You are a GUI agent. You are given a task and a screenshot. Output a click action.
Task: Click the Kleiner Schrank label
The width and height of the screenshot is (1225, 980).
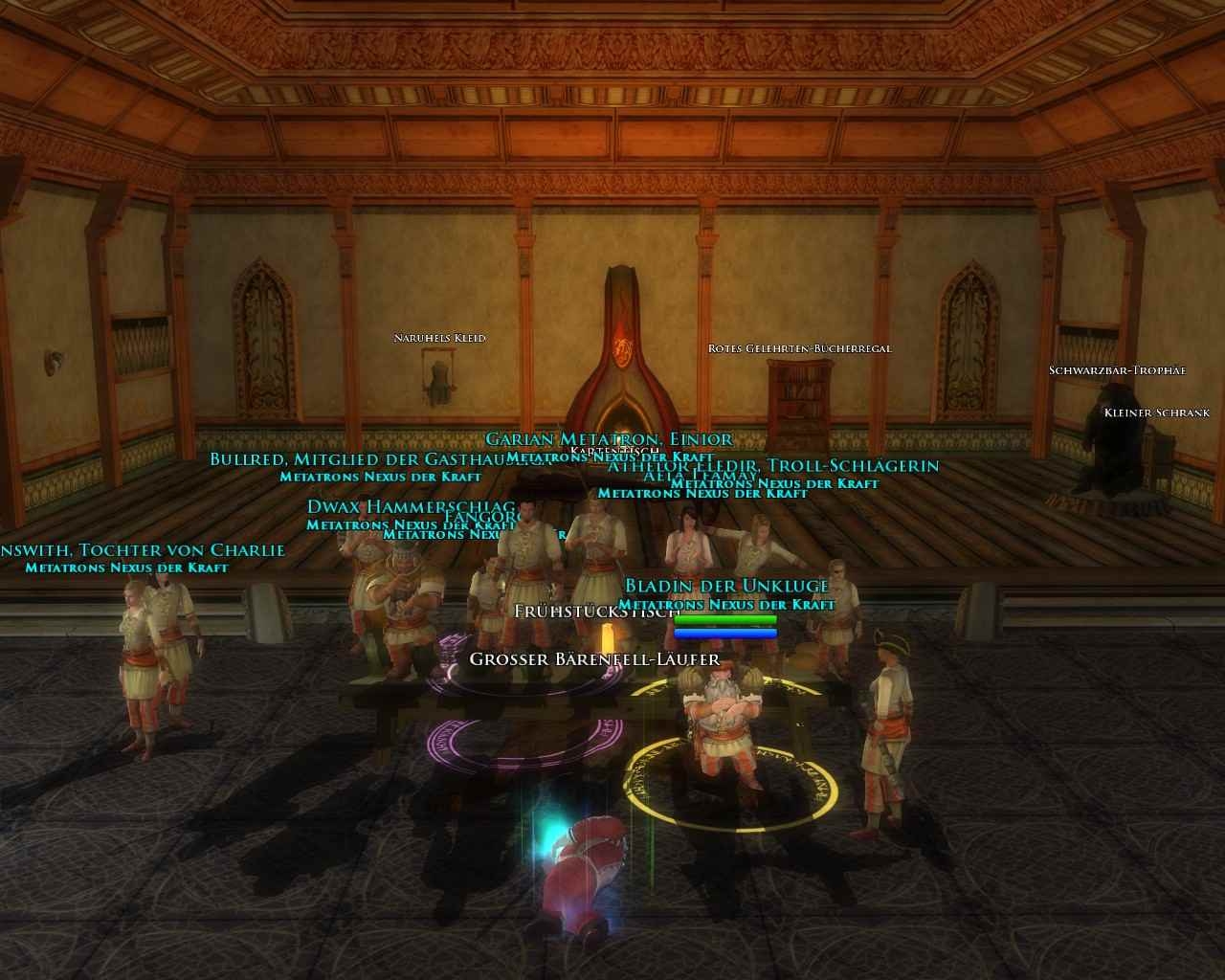[1156, 412]
